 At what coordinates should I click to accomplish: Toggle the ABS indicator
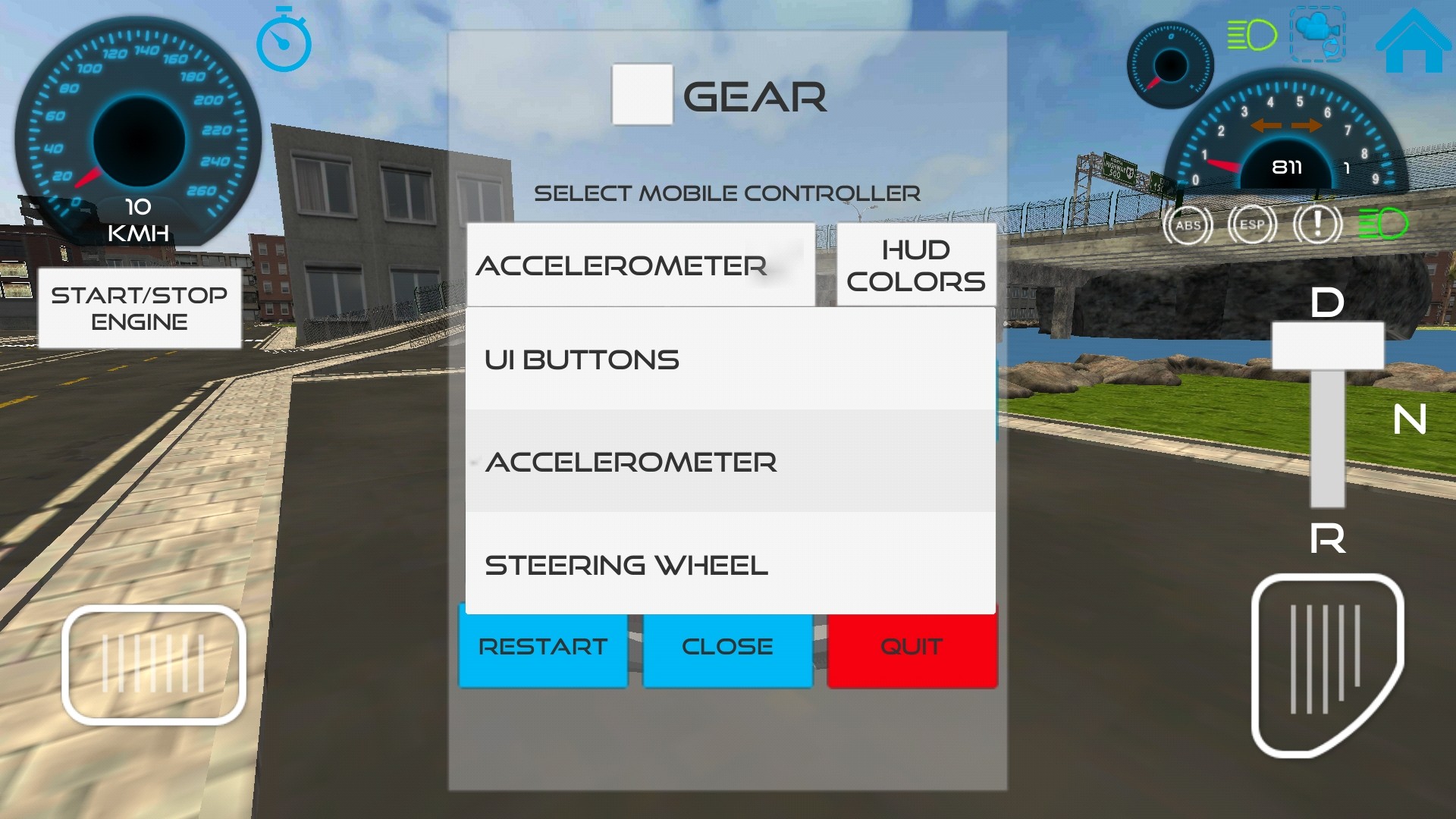tap(1188, 225)
